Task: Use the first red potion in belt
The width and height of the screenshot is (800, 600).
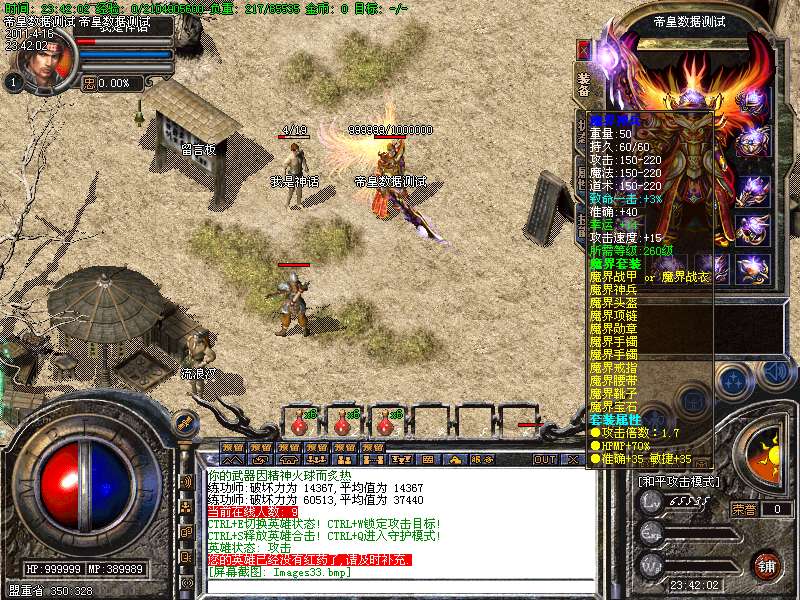Action: 298,422
